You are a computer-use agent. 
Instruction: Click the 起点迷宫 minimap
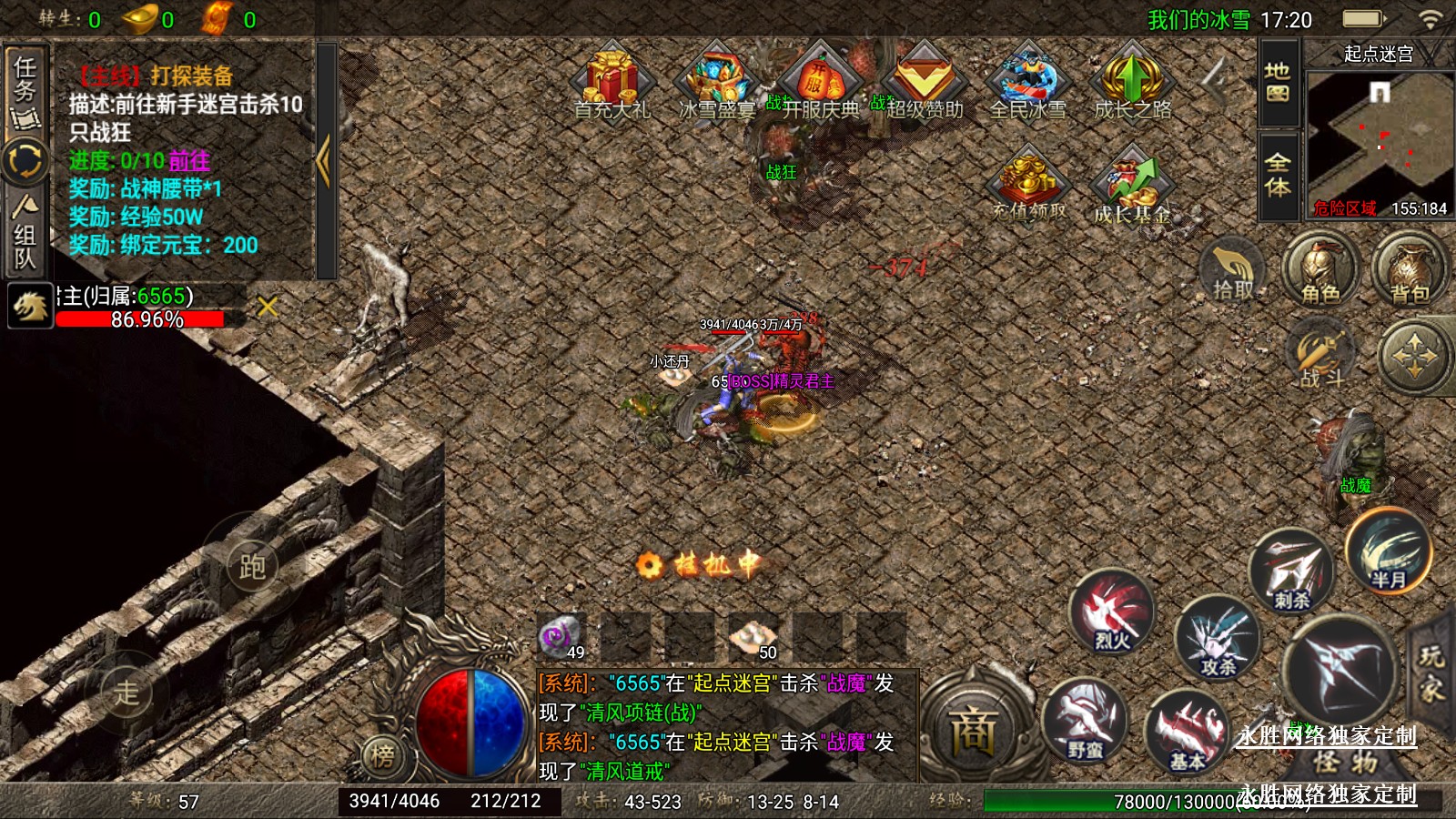click(1378, 136)
